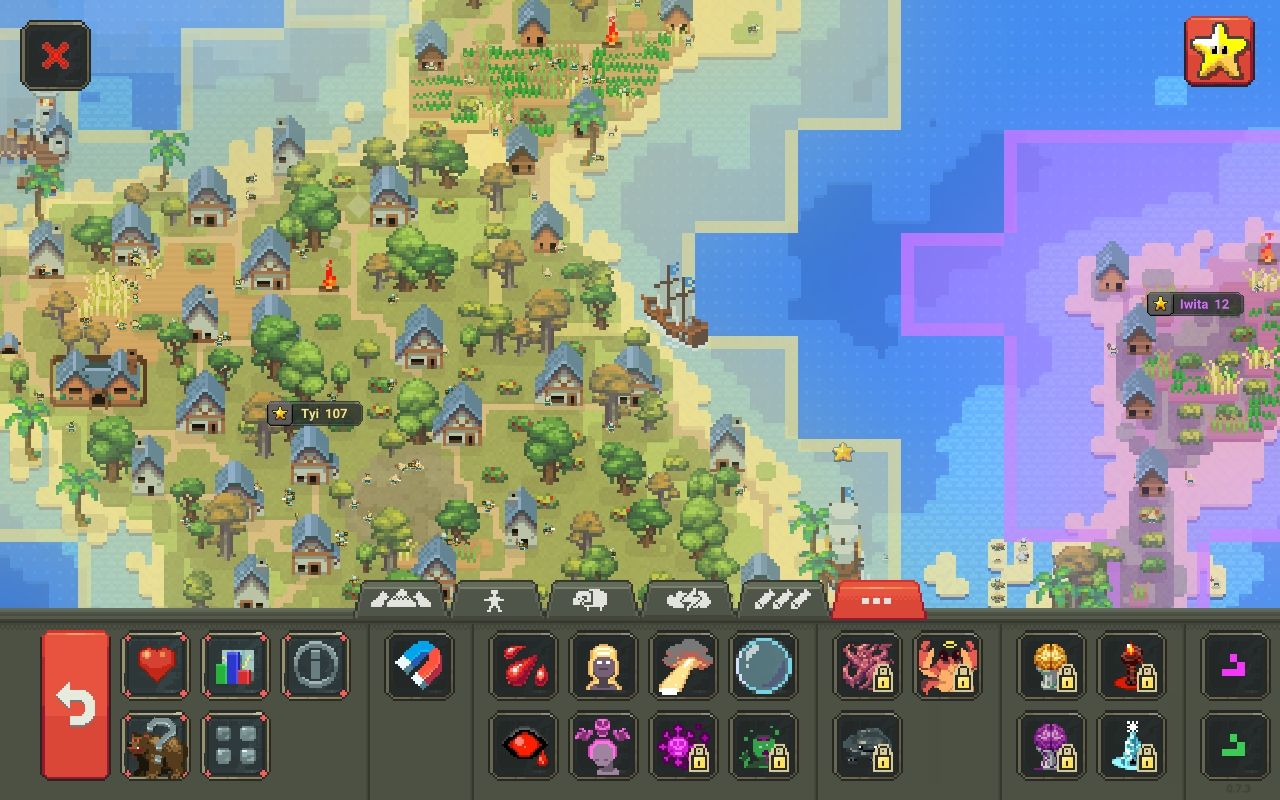Image resolution: width=1280 pixels, height=800 pixels.
Task: Select the four-dice grid icon
Action: [x=236, y=746]
